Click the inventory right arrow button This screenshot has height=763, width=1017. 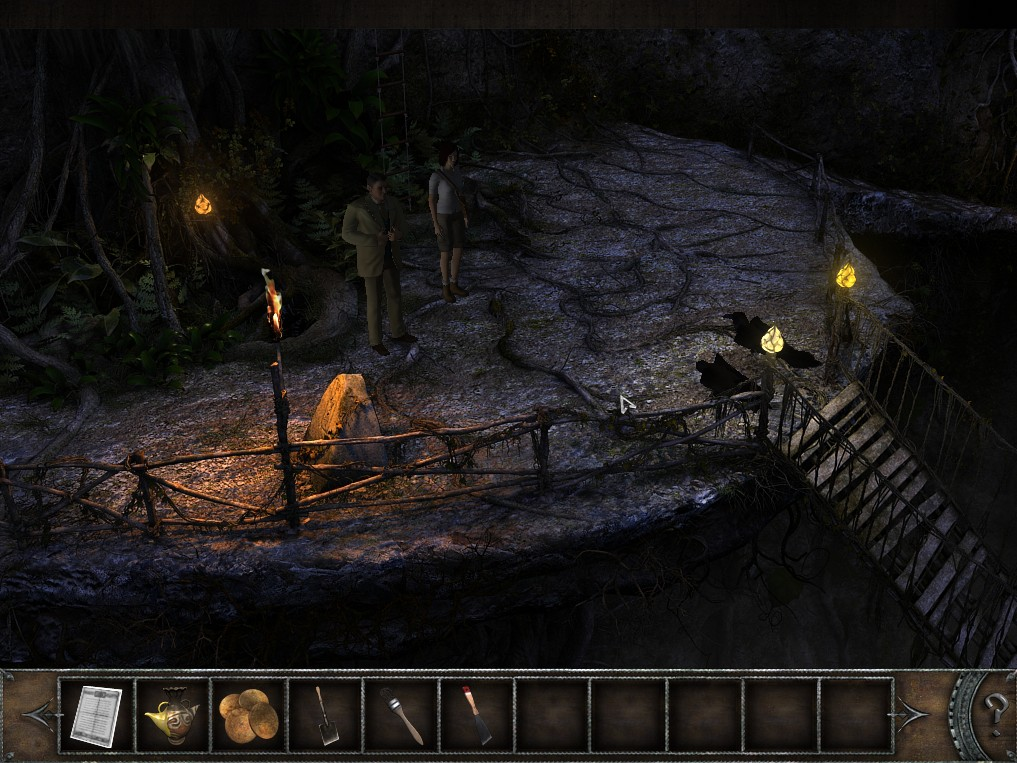(x=913, y=716)
